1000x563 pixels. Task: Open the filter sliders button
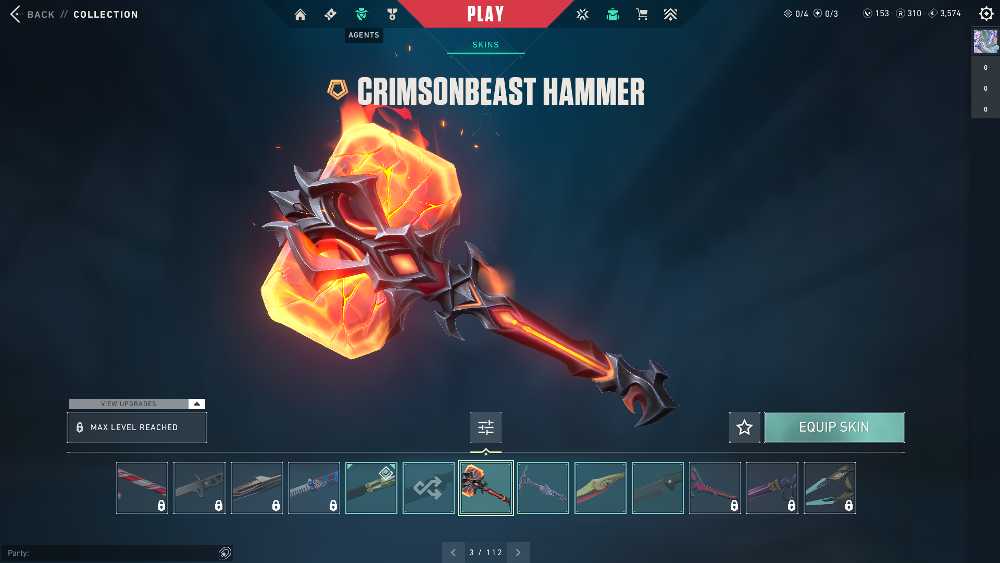486,427
